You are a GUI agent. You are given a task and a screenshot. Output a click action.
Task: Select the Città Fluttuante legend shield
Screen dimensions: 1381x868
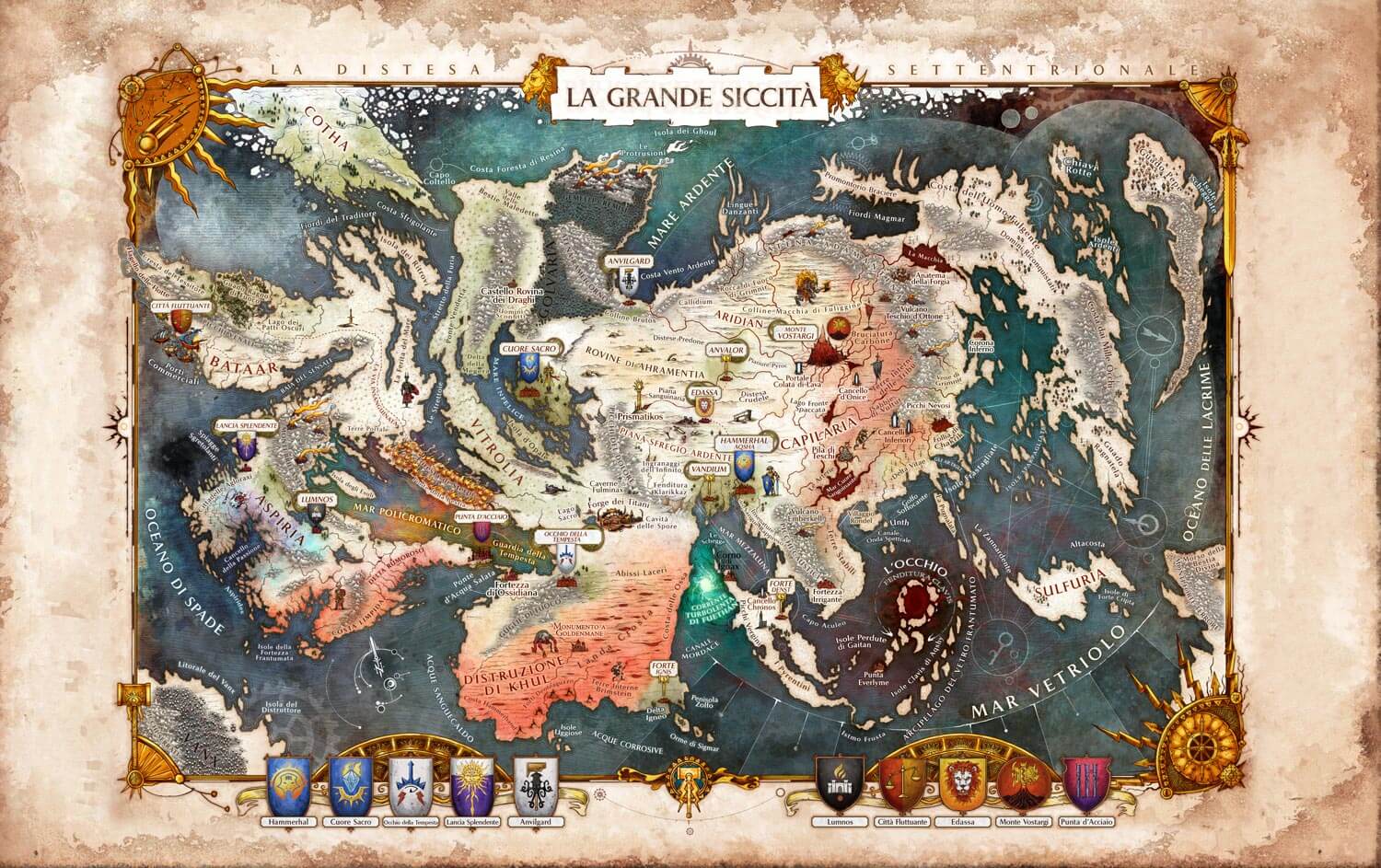(x=900, y=785)
